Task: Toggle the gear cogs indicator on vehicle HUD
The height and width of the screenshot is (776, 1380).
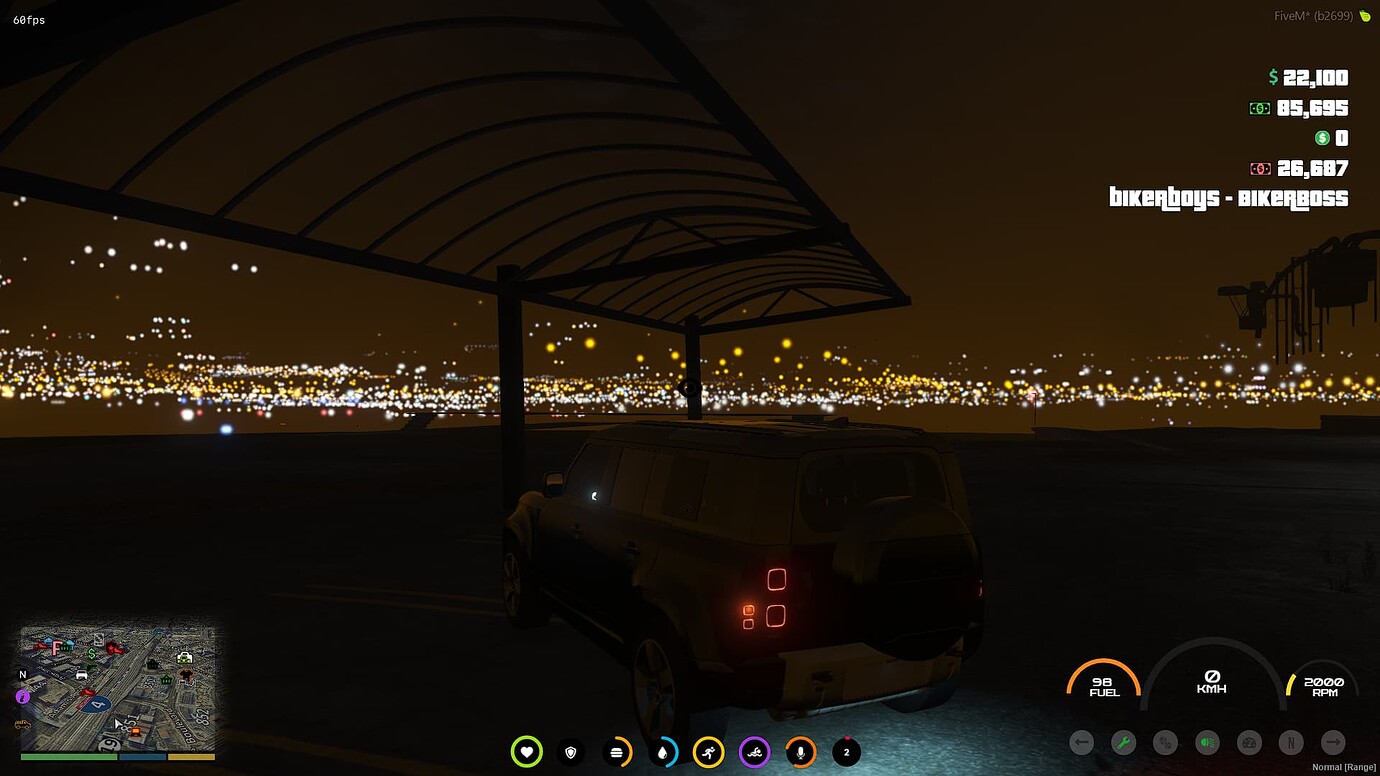Action: click(1165, 743)
